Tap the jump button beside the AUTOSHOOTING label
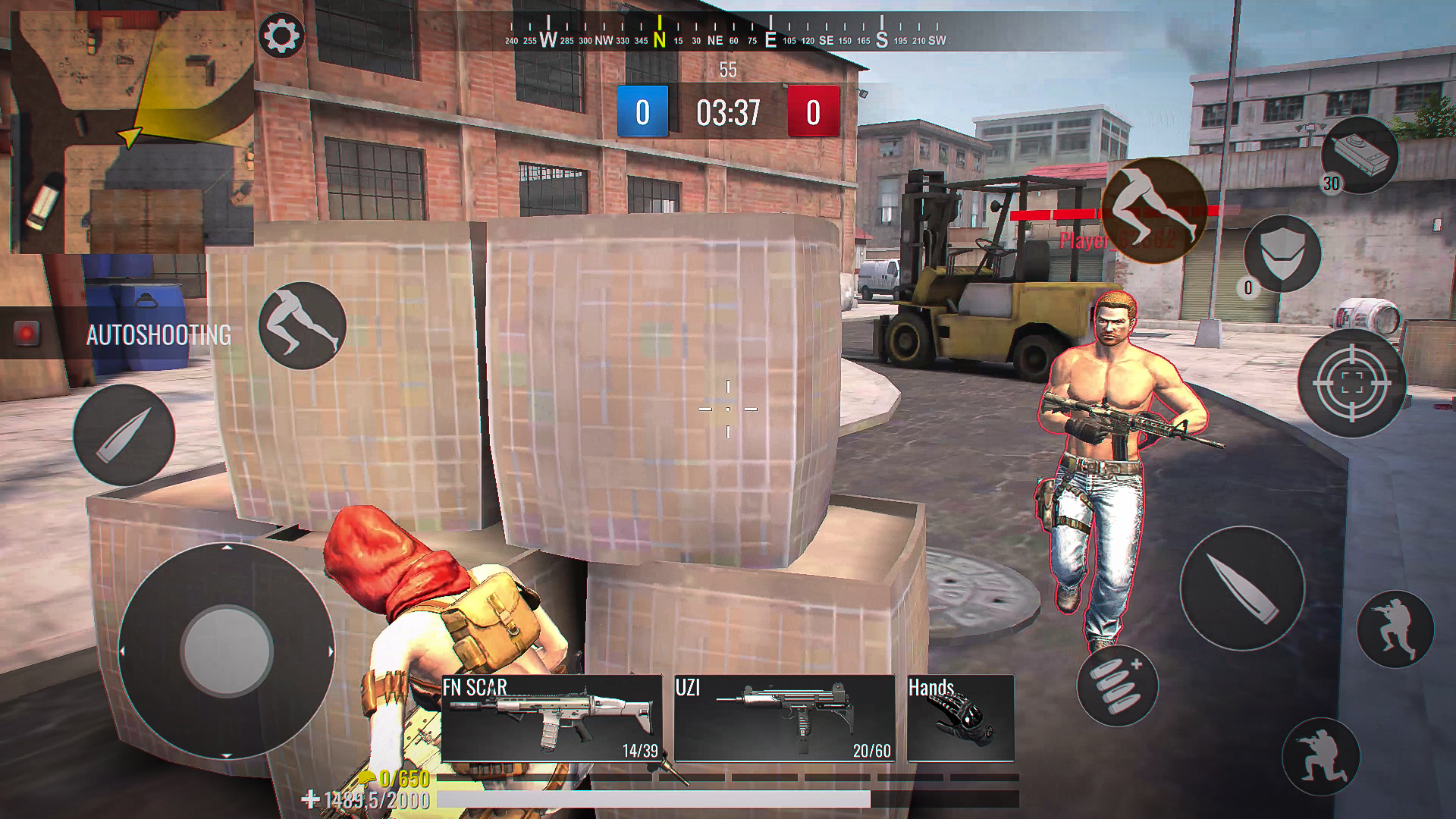This screenshot has width=1456, height=819. coord(302,326)
